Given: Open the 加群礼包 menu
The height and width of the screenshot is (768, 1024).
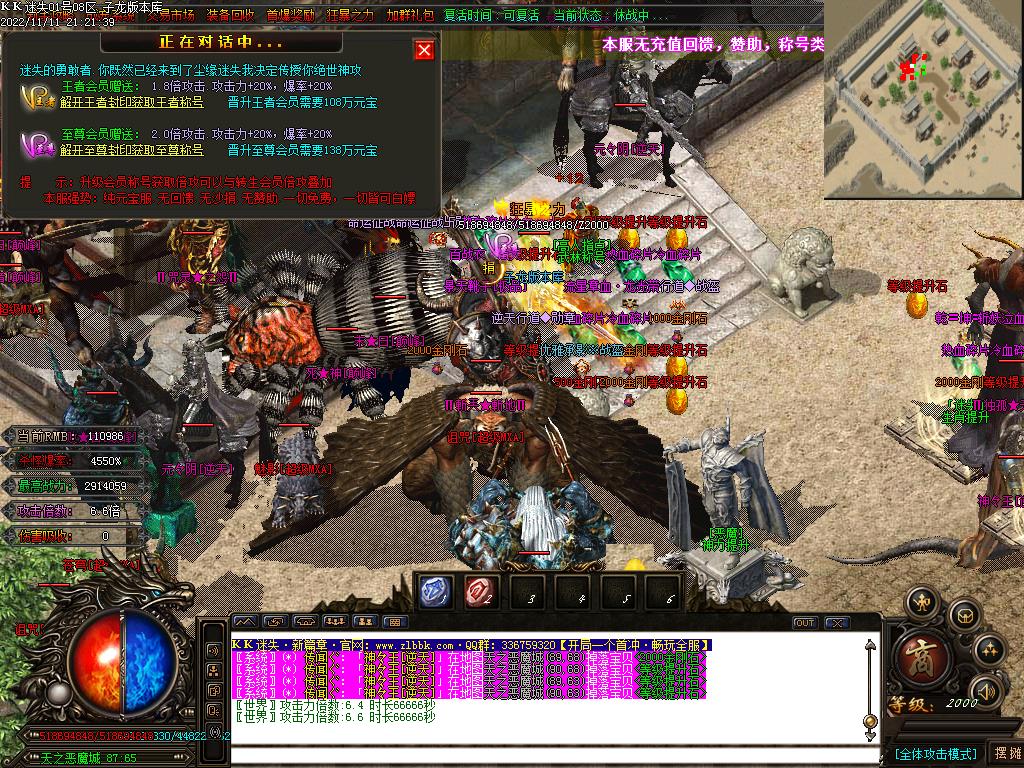Looking at the screenshot, I should [410, 15].
